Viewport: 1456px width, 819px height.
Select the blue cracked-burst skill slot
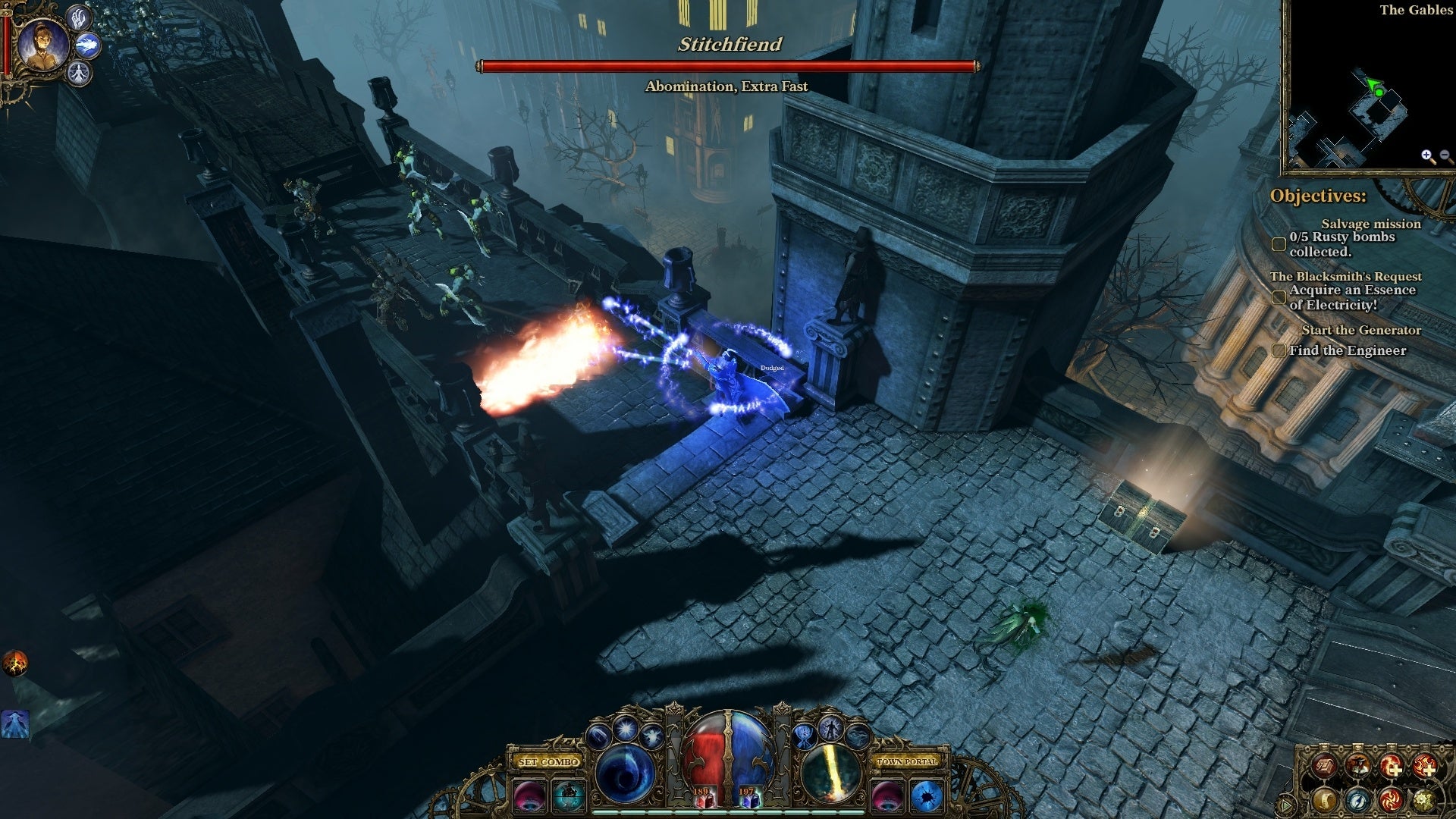tap(926, 796)
